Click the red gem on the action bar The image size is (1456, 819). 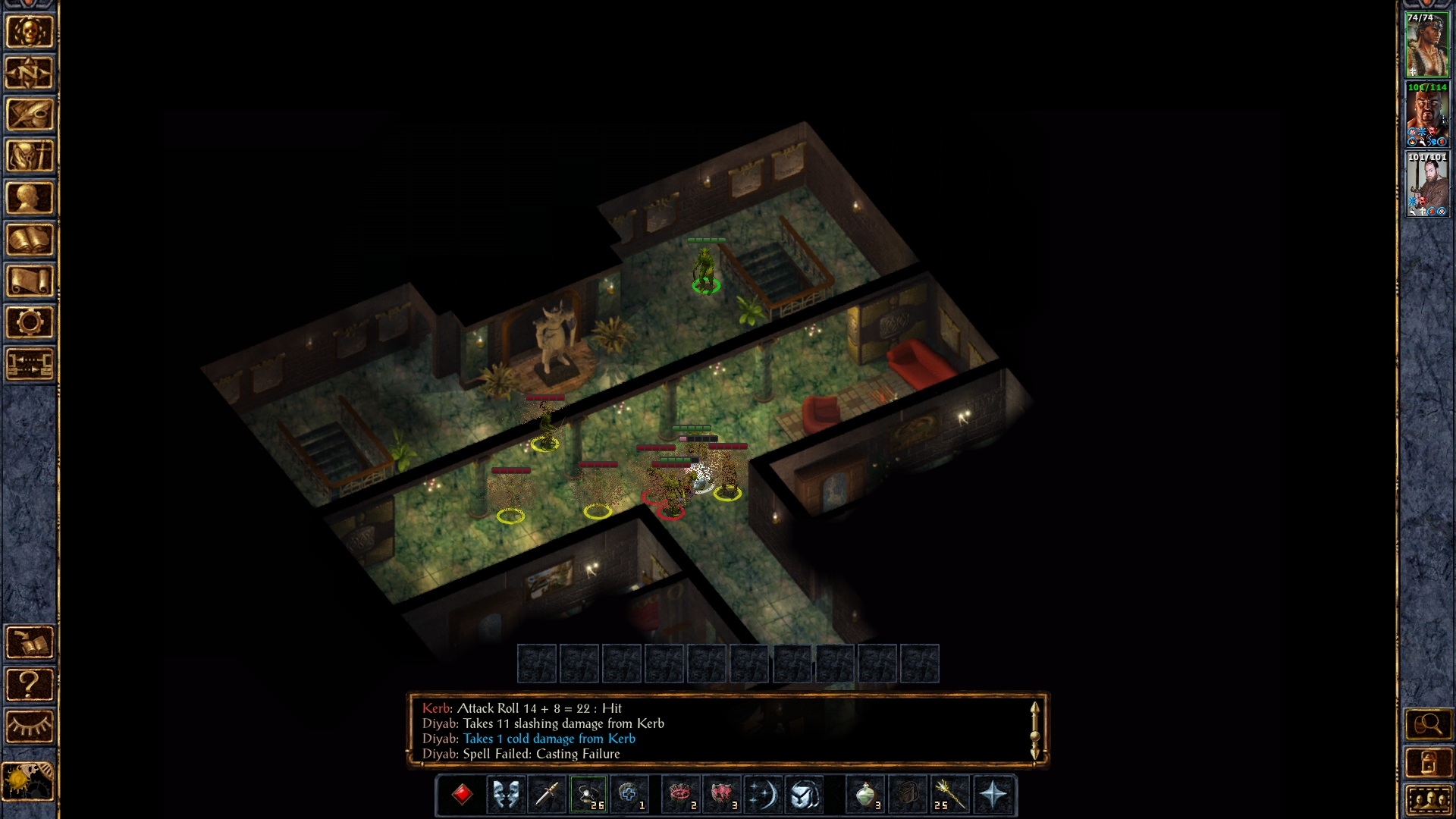(462, 794)
